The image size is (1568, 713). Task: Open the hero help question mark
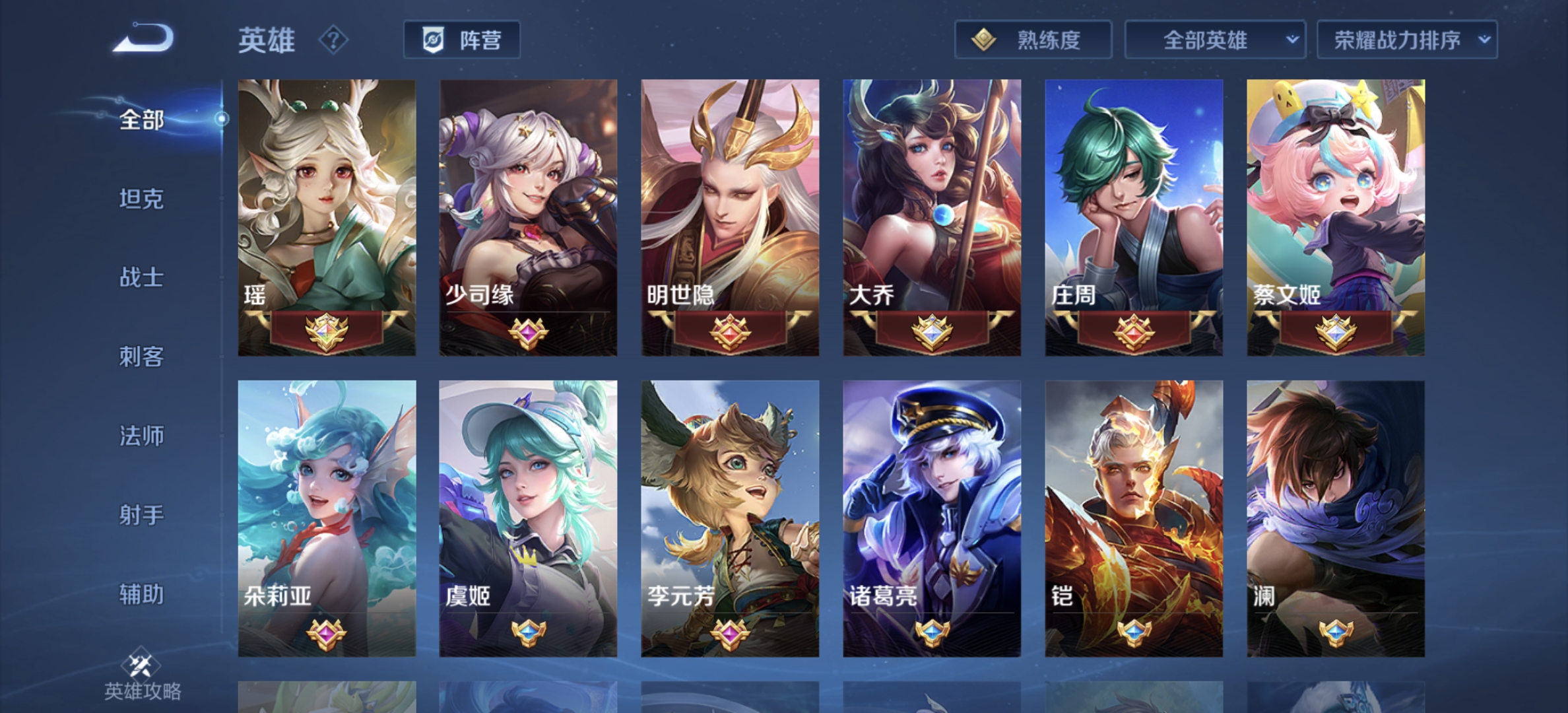[x=333, y=40]
